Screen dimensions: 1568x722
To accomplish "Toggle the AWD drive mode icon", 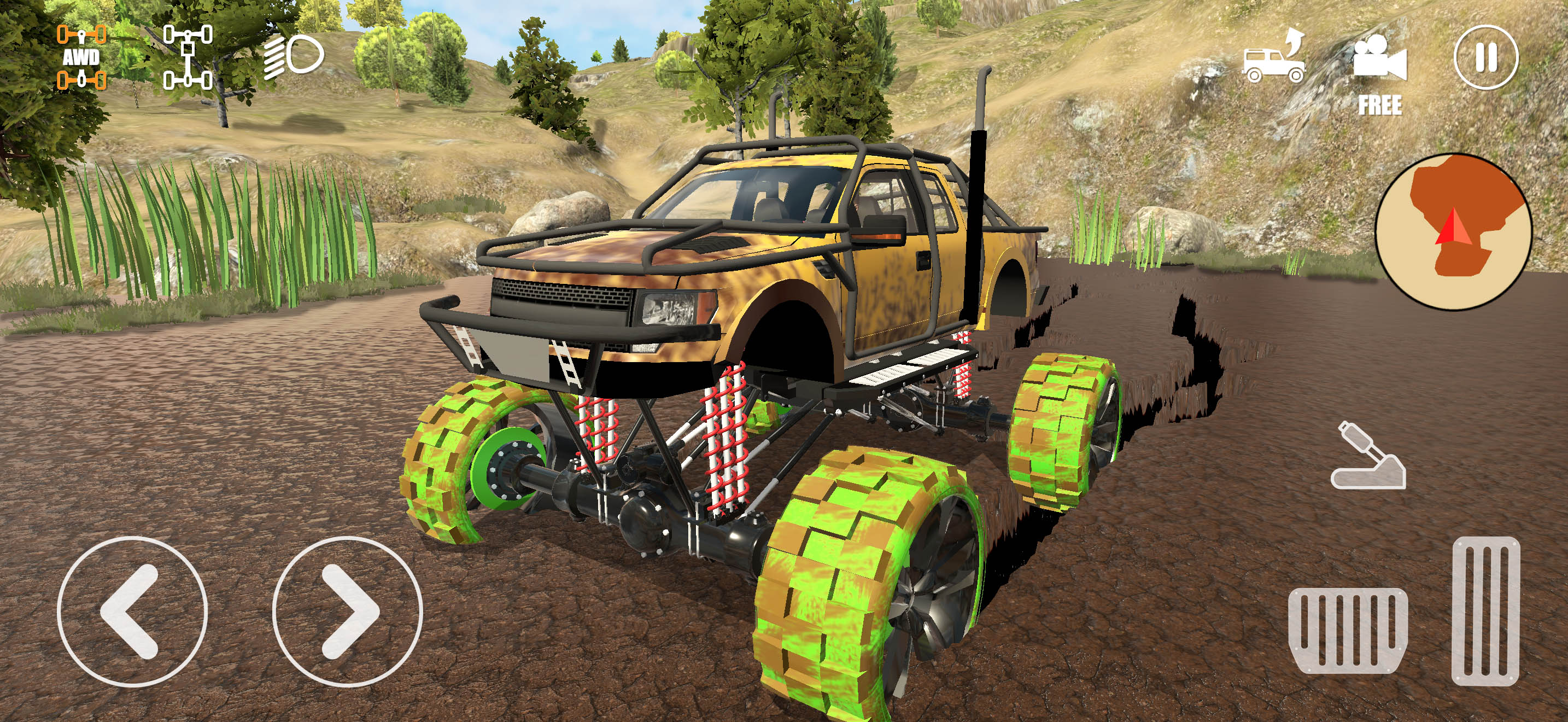I will (x=81, y=57).
